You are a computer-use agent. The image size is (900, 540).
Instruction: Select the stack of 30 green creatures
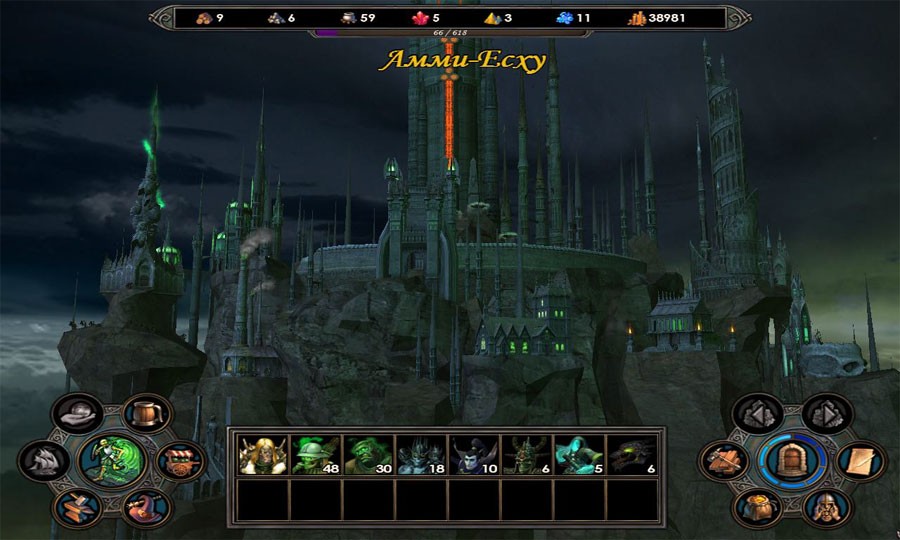[367, 455]
